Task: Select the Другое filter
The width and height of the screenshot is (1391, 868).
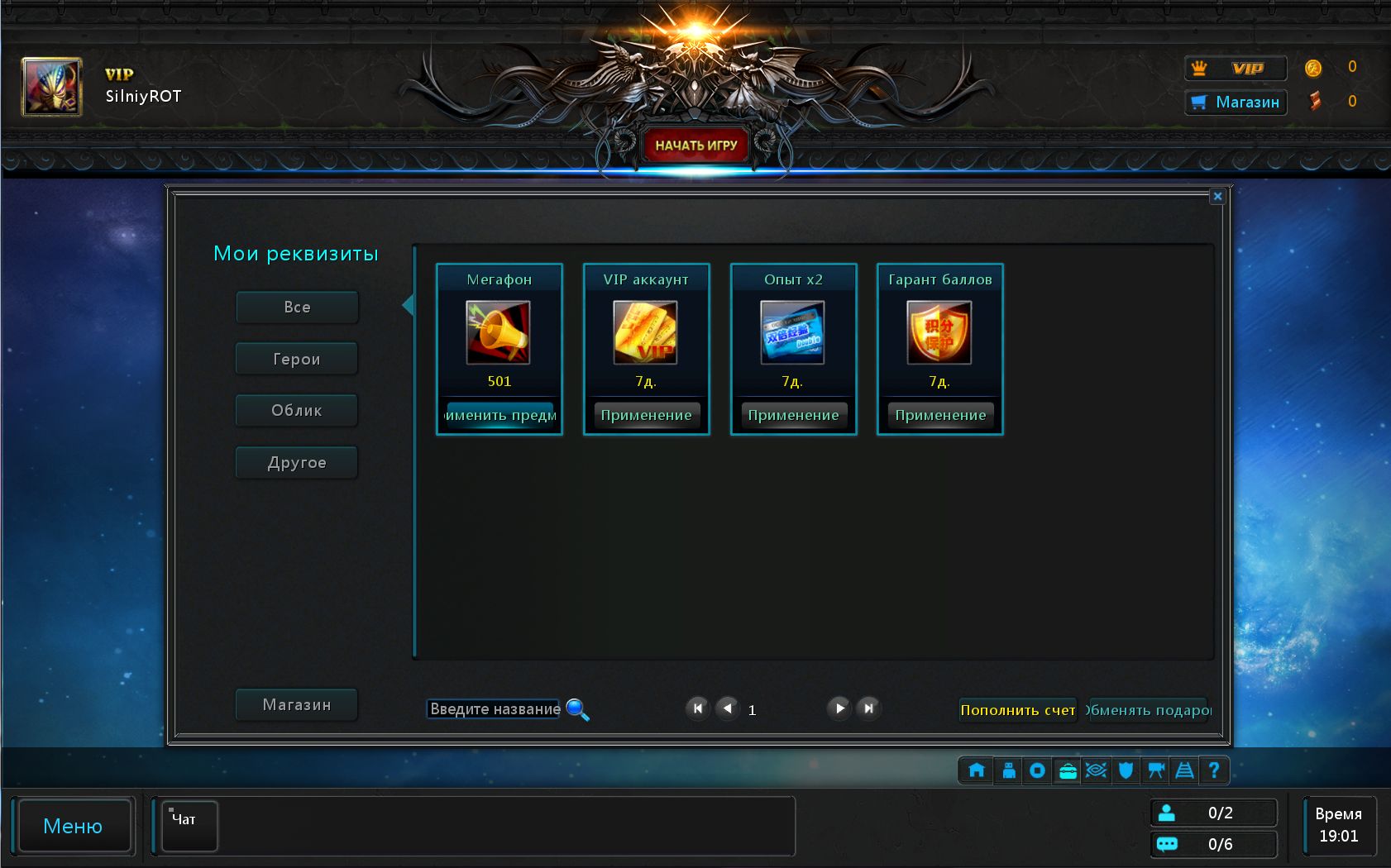Action: coord(296,462)
